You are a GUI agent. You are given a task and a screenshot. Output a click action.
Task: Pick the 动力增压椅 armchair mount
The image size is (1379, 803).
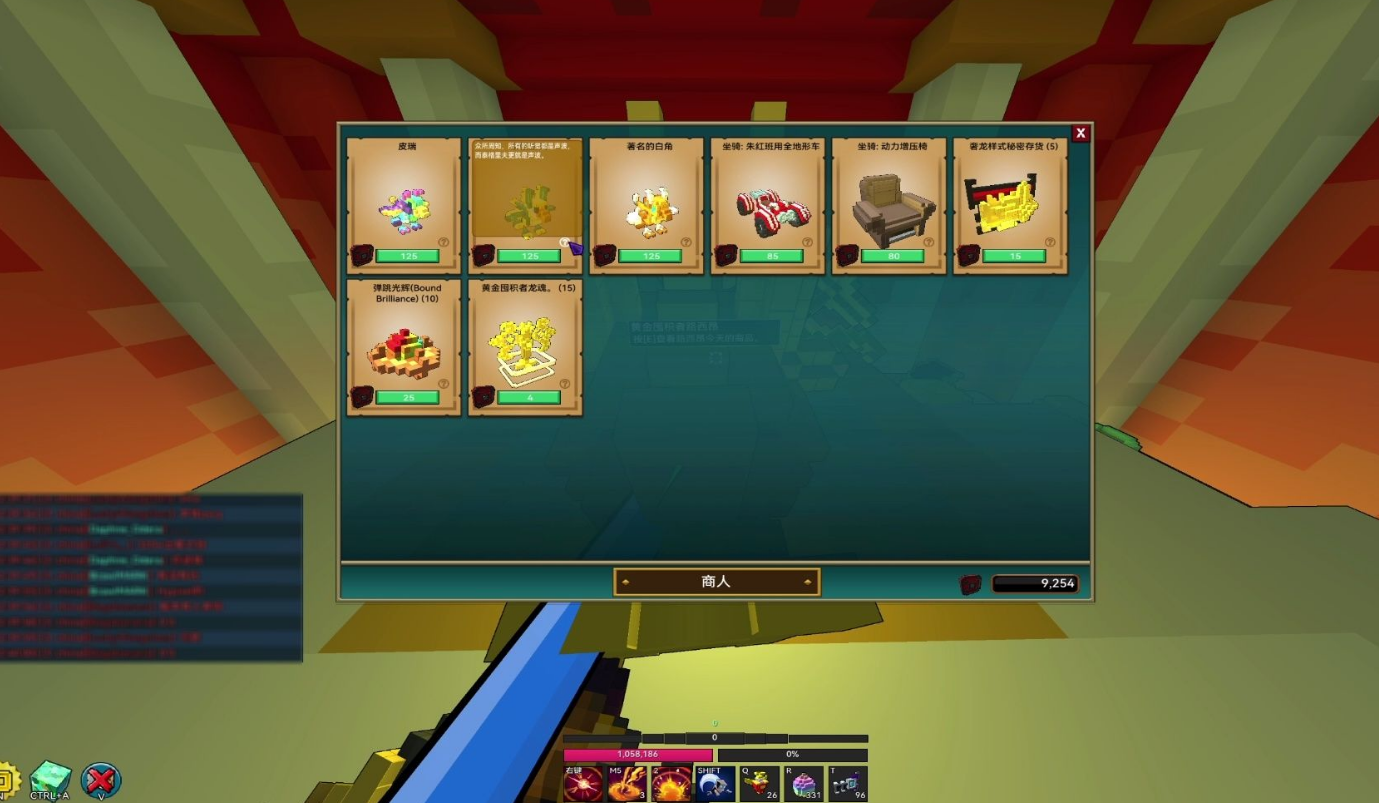pos(888,206)
